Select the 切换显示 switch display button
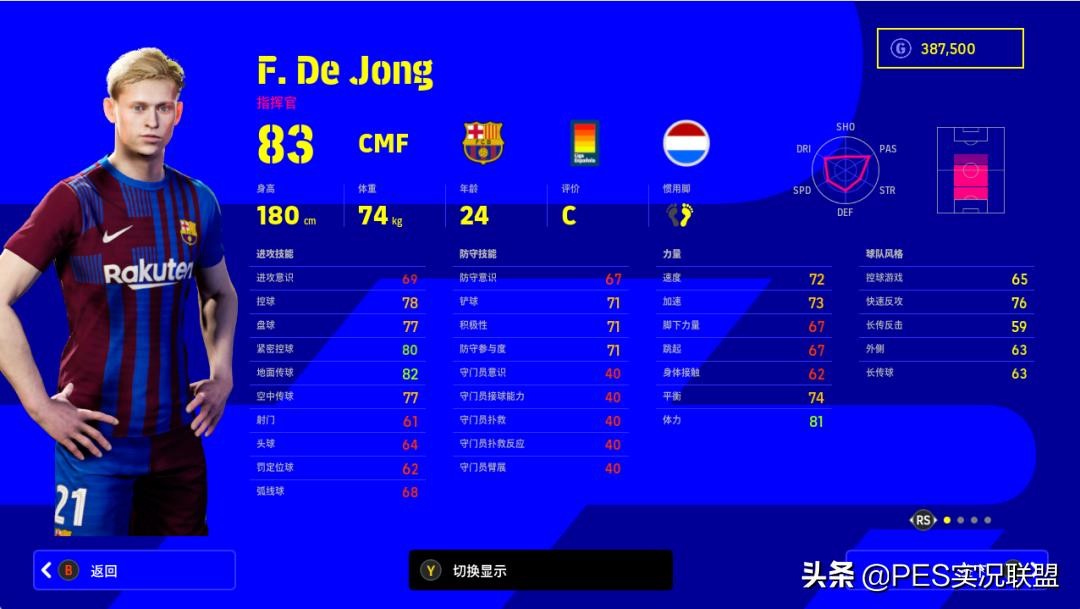Viewport: 1080px width, 609px height. [x=540, y=570]
